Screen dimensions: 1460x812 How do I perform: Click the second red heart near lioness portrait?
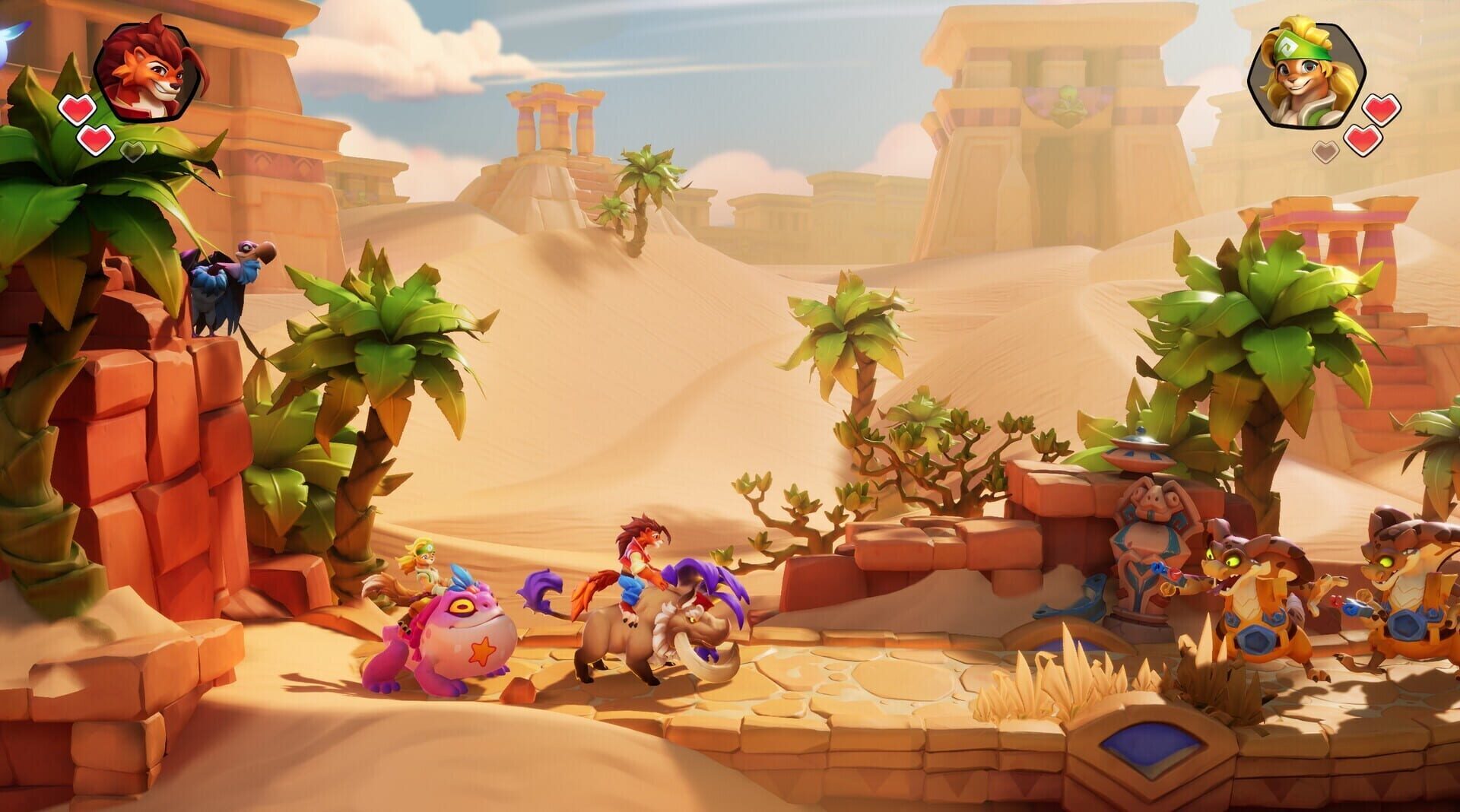[1363, 141]
